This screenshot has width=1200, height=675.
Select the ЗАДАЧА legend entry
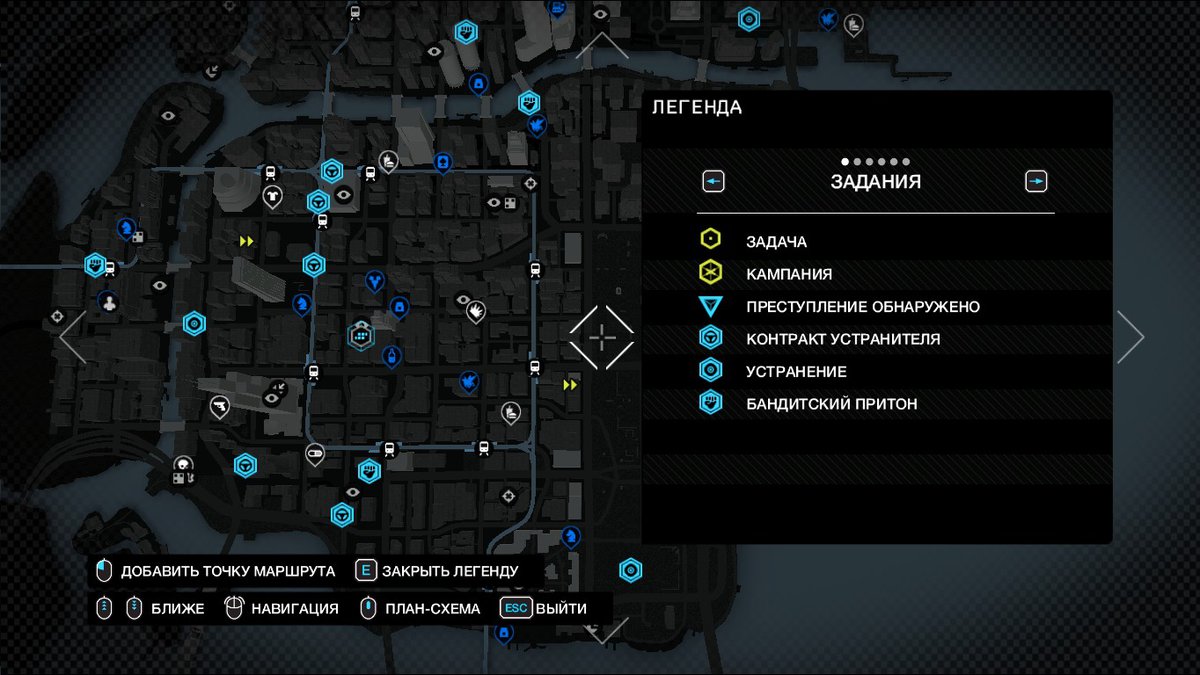coord(776,241)
